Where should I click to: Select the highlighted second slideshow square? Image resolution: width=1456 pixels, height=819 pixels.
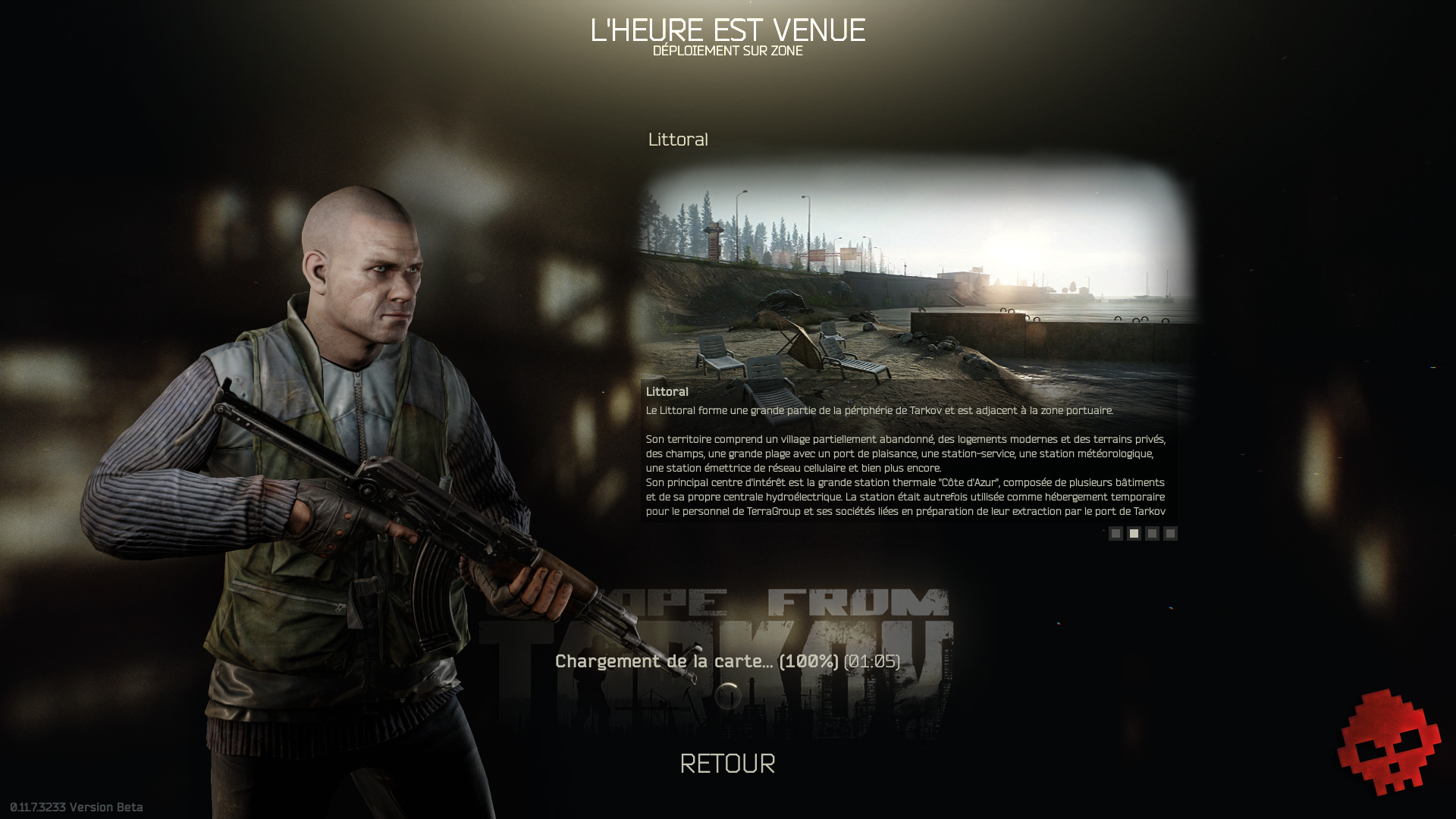[1134, 534]
